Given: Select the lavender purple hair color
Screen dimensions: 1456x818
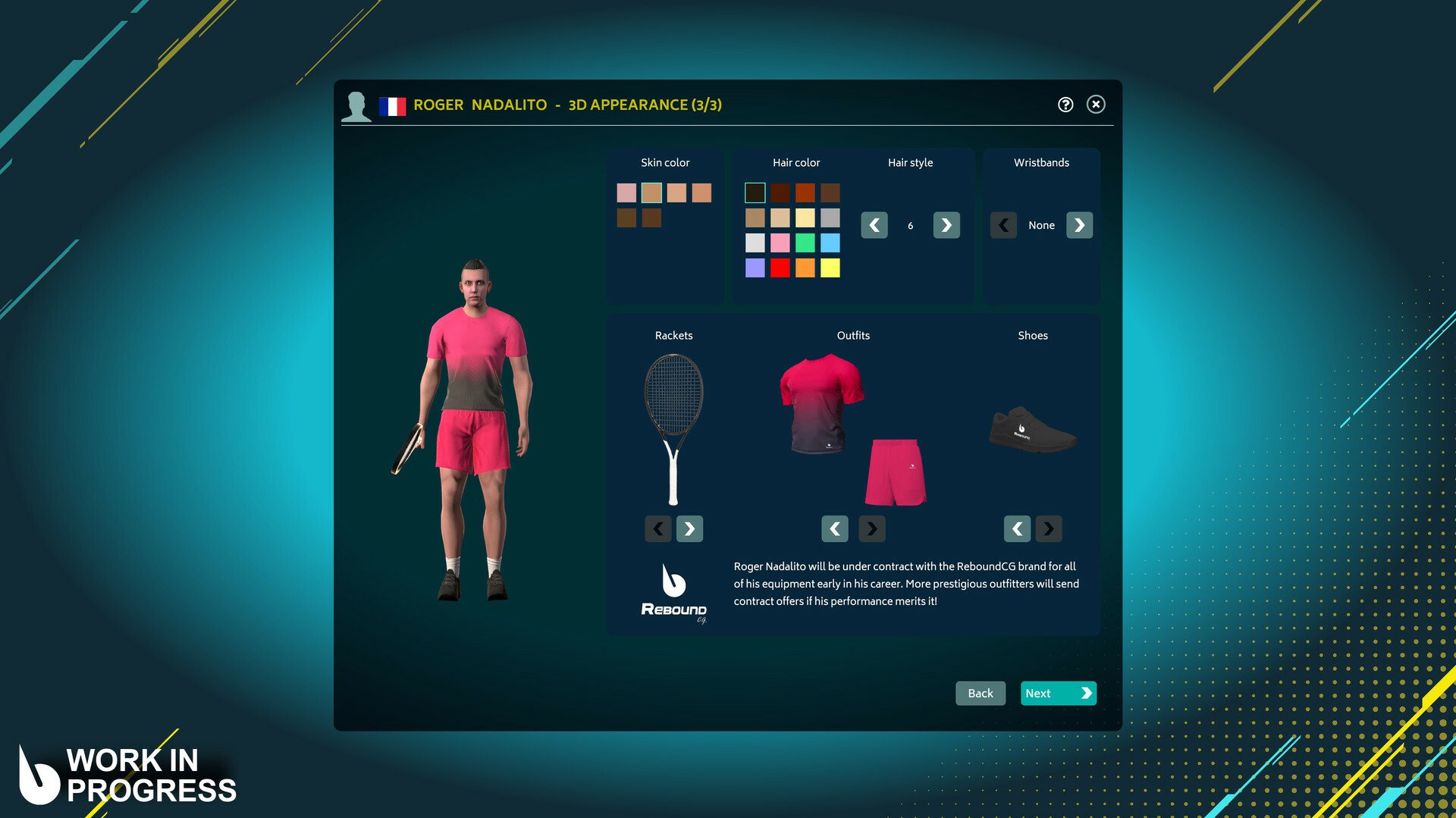Looking at the screenshot, I should (x=755, y=268).
